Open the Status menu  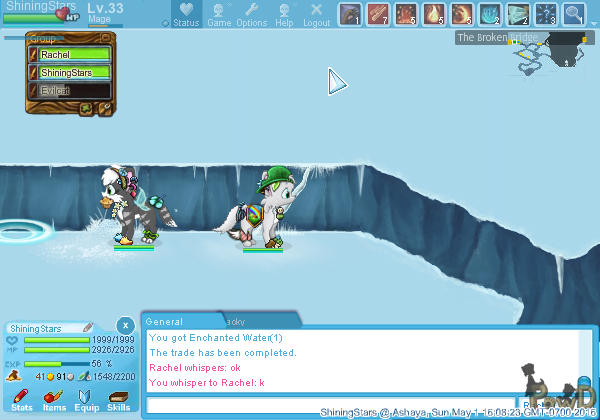(x=185, y=14)
